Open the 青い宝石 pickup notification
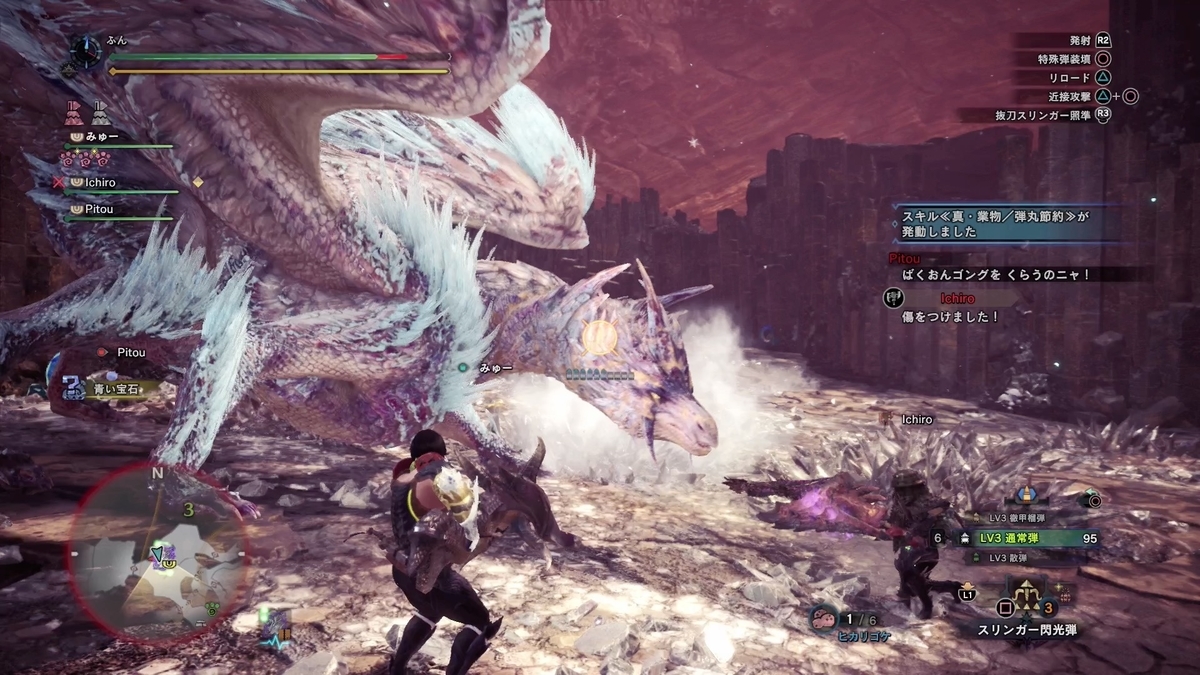 (x=110, y=388)
